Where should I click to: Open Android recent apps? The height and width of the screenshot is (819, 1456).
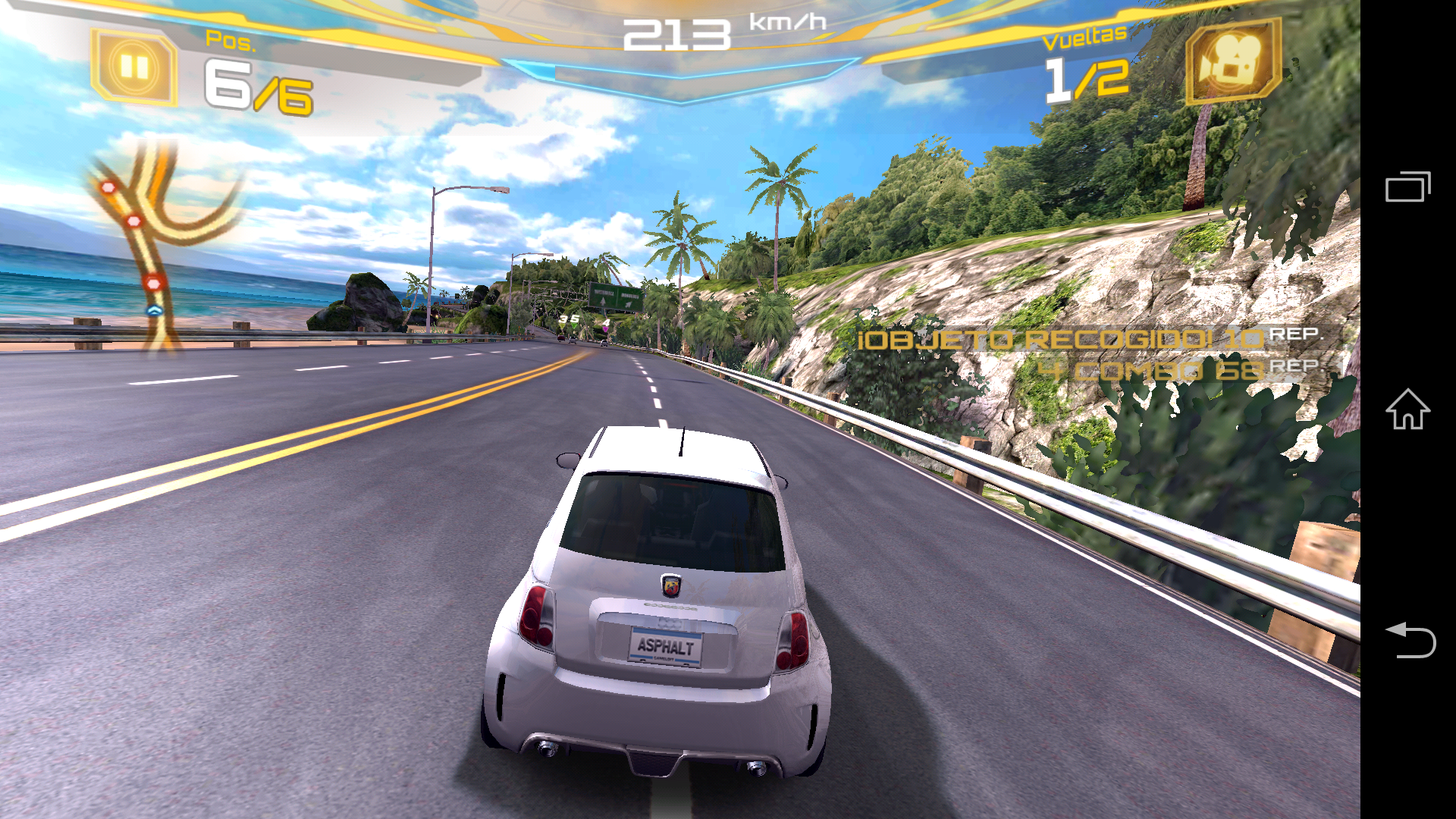[1407, 187]
